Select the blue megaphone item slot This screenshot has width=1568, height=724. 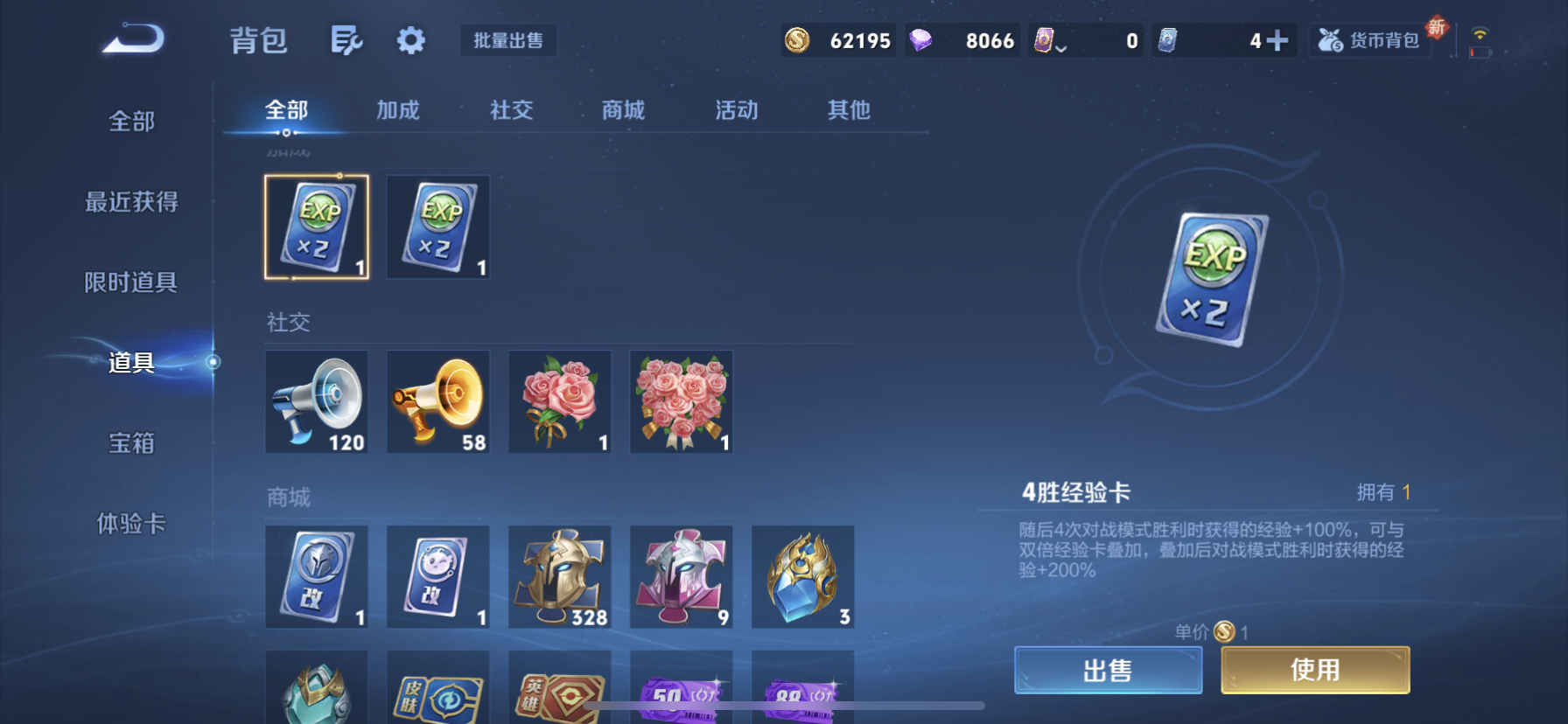[x=317, y=402]
